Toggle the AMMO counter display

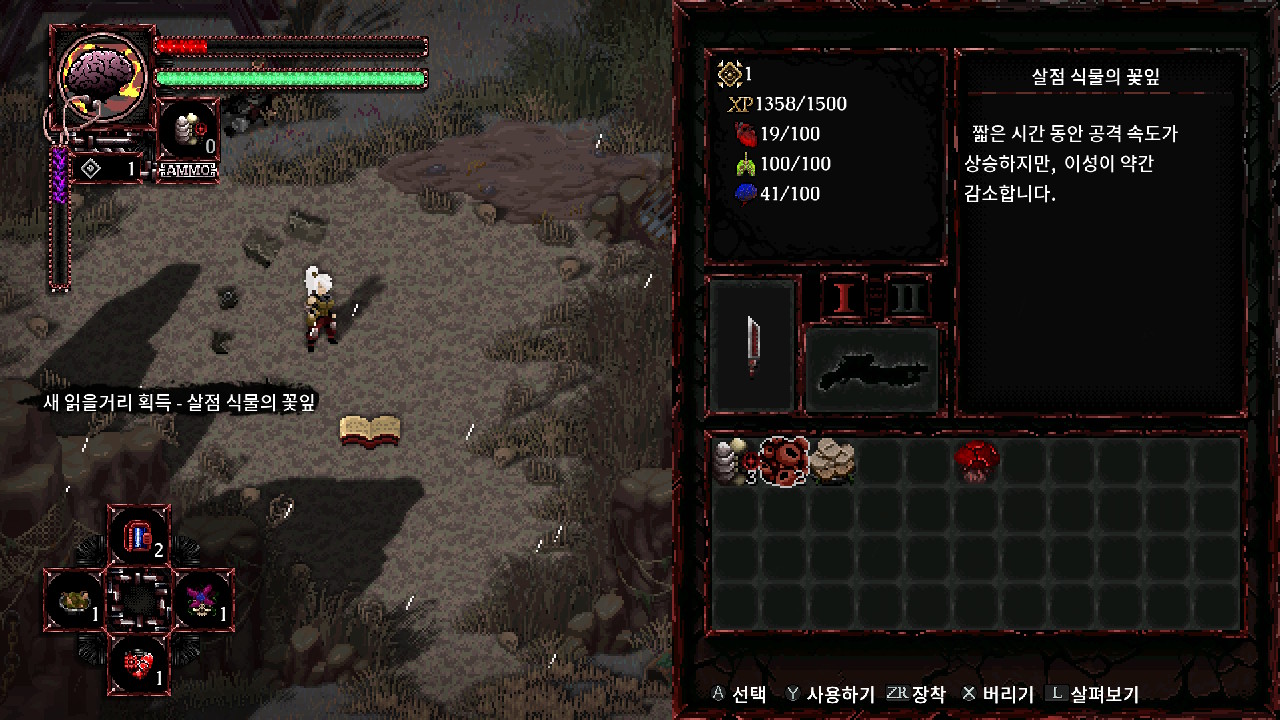pos(188,169)
